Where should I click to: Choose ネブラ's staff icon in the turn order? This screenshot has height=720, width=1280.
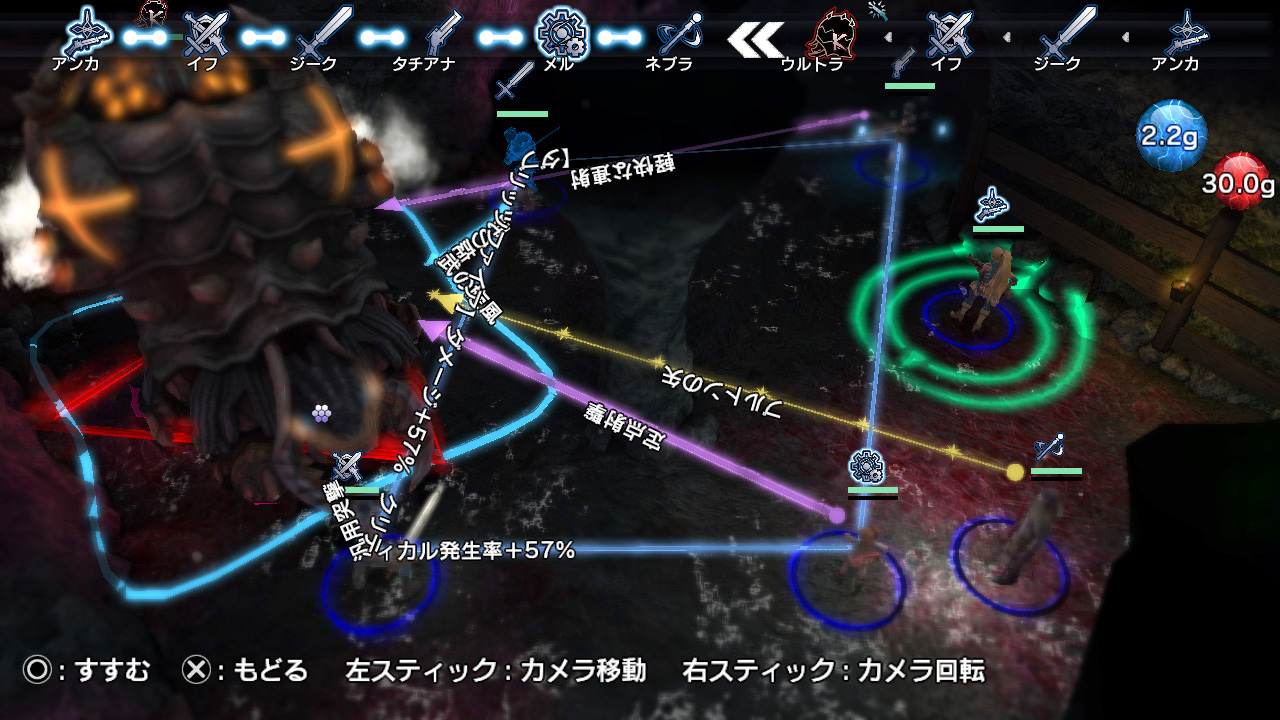point(678,36)
